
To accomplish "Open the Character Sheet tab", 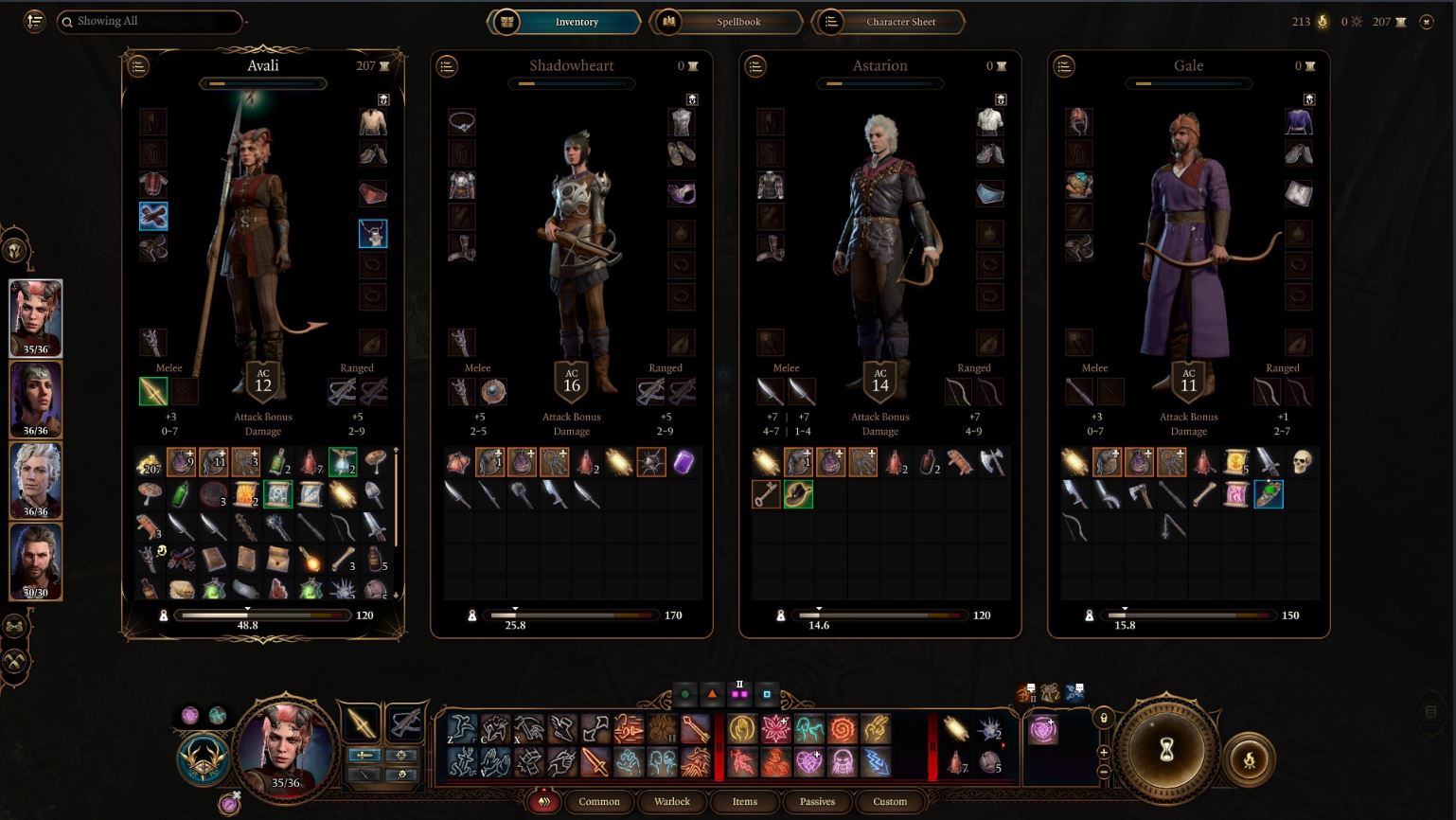I will (889, 22).
